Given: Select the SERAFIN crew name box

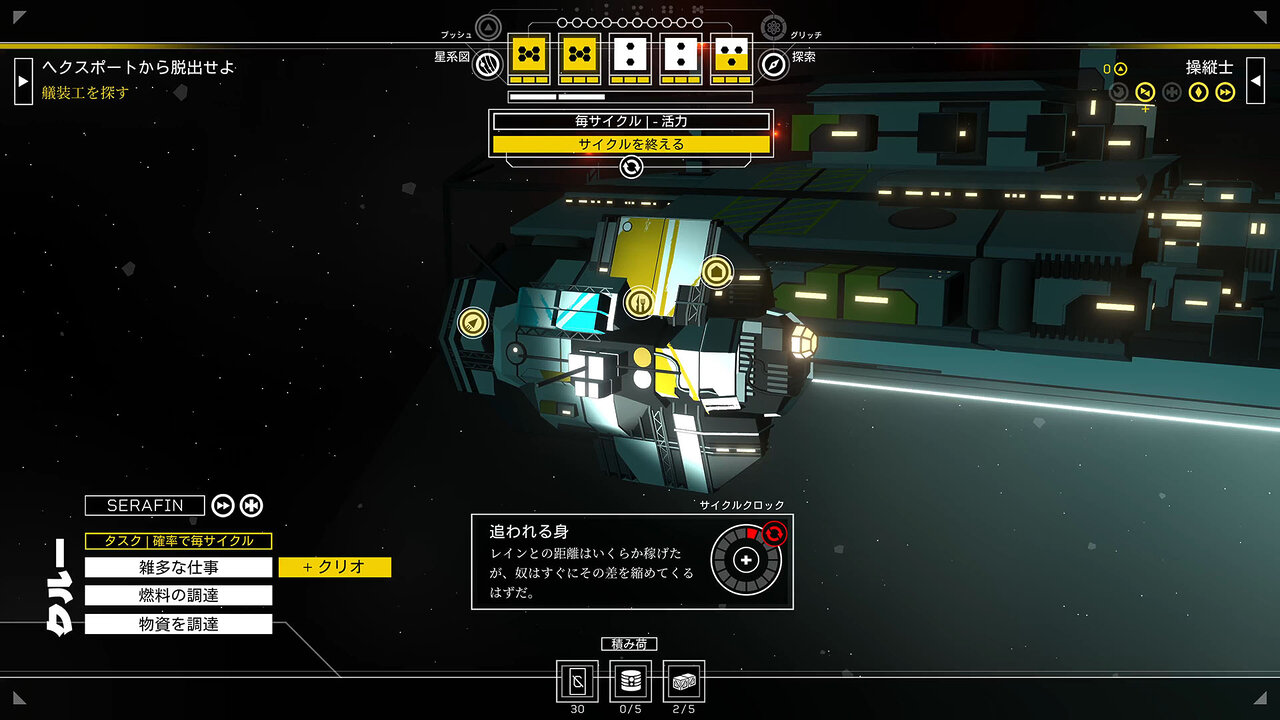Looking at the screenshot, I should [145, 506].
